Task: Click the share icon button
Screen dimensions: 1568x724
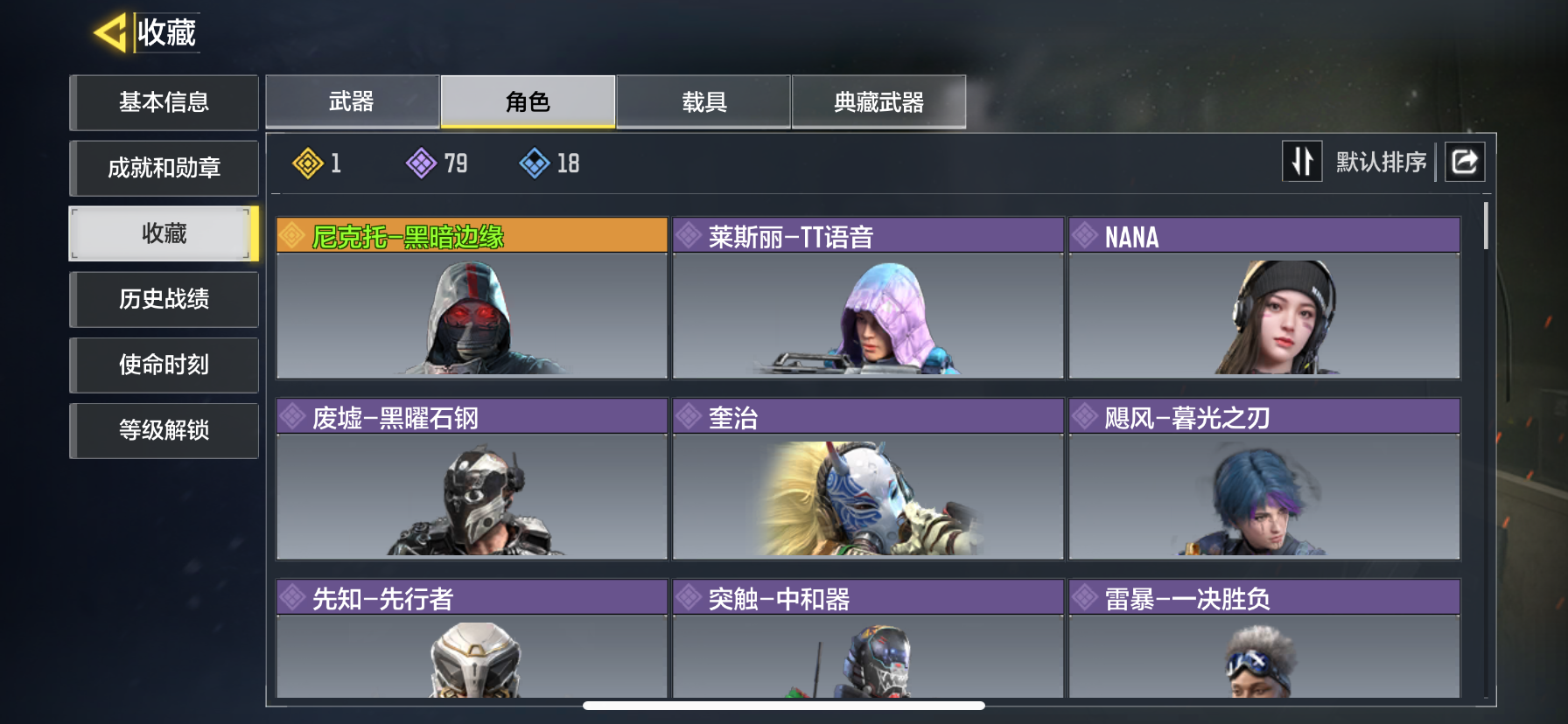Action: pyautogui.click(x=1464, y=162)
